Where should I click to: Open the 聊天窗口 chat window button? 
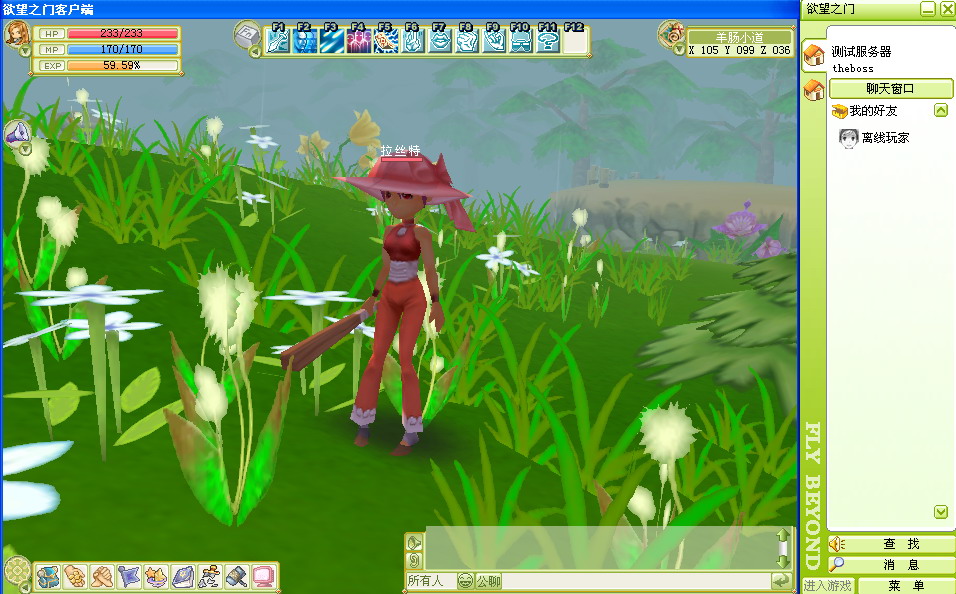[889, 88]
